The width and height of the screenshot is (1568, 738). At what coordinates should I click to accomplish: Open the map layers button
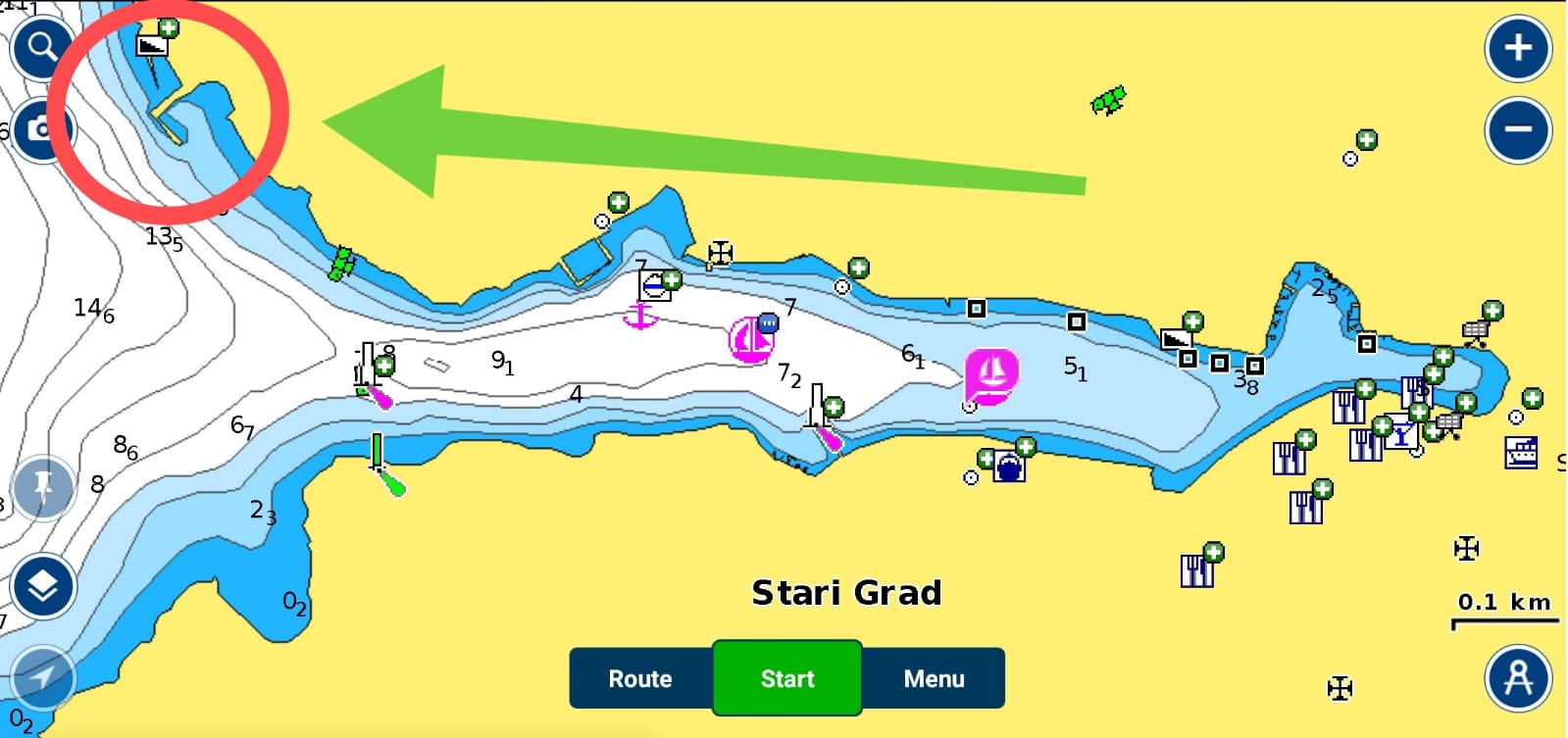[42, 586]
